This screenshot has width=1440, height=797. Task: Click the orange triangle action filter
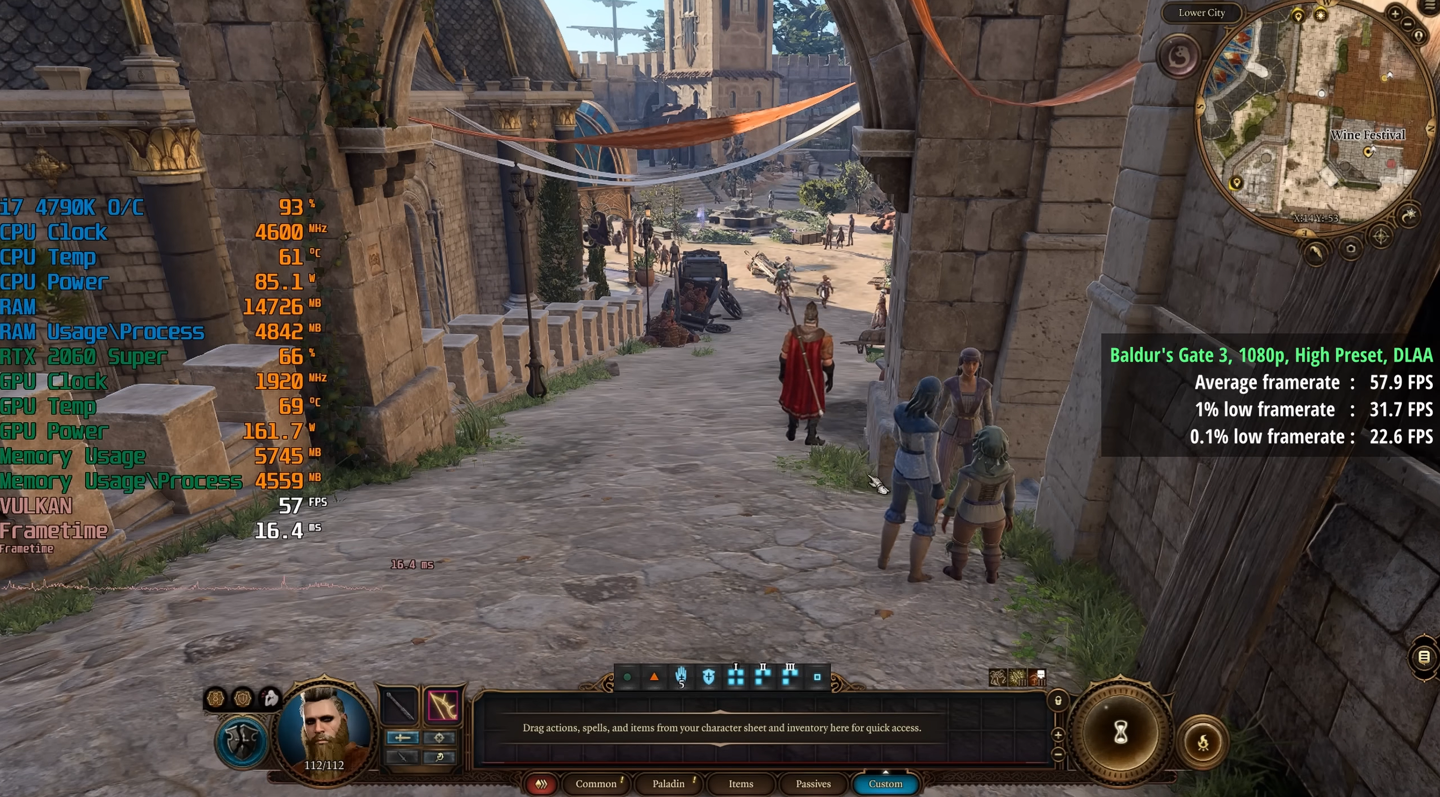click(x=654, y=677)
